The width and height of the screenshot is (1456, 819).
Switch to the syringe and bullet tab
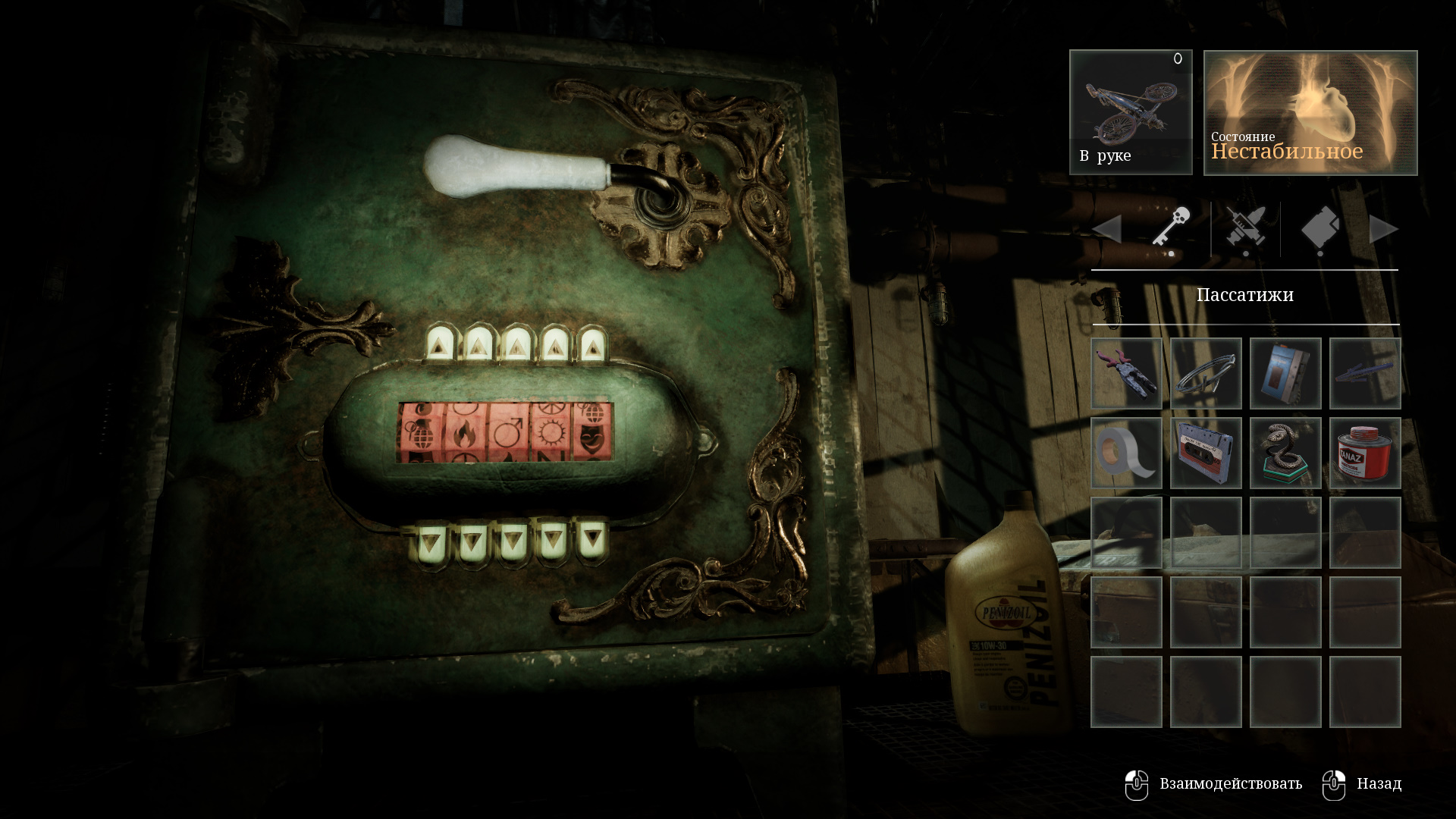(x=1245, y=227)
